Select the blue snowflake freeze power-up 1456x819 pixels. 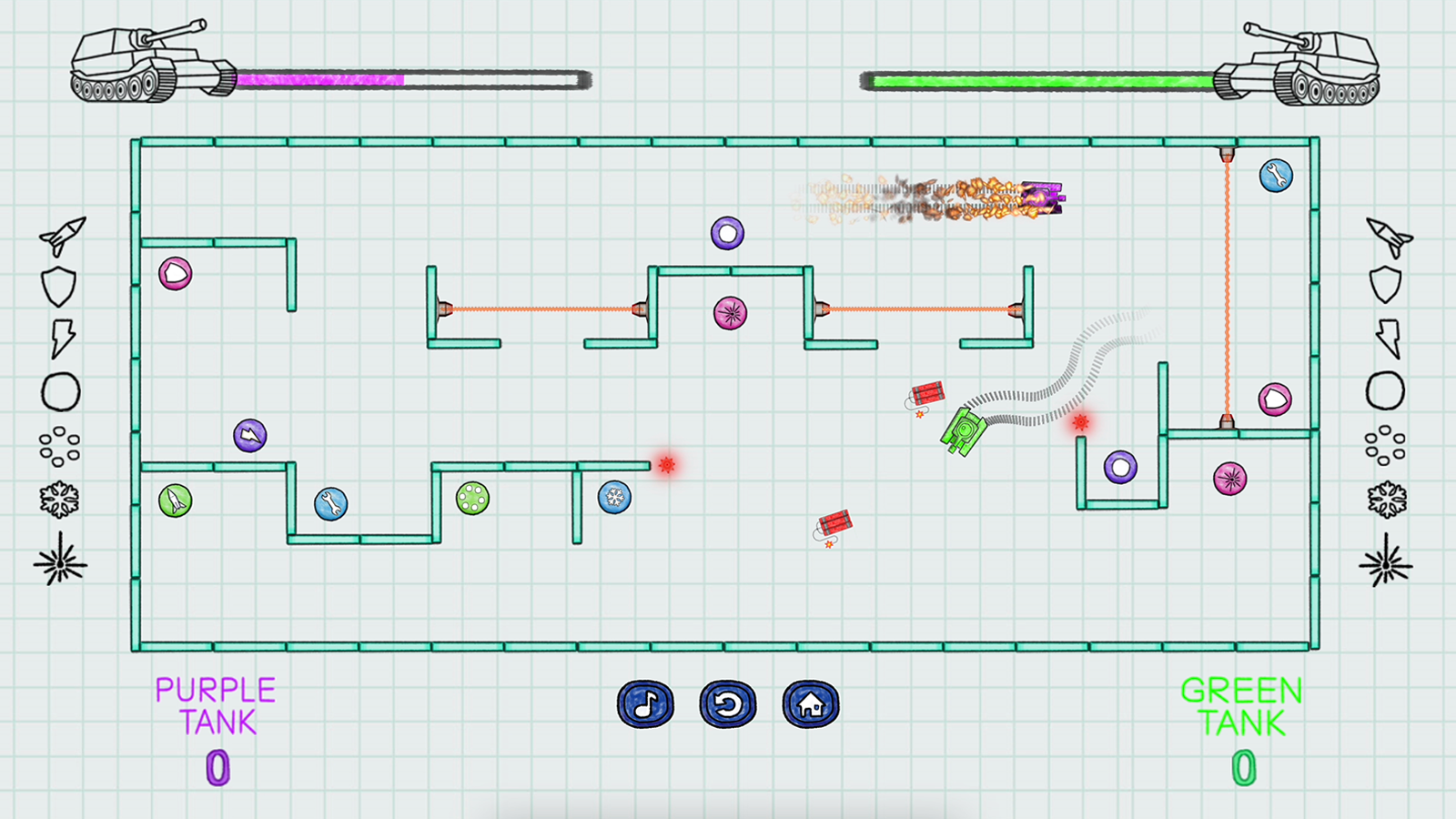pos(612,498)
